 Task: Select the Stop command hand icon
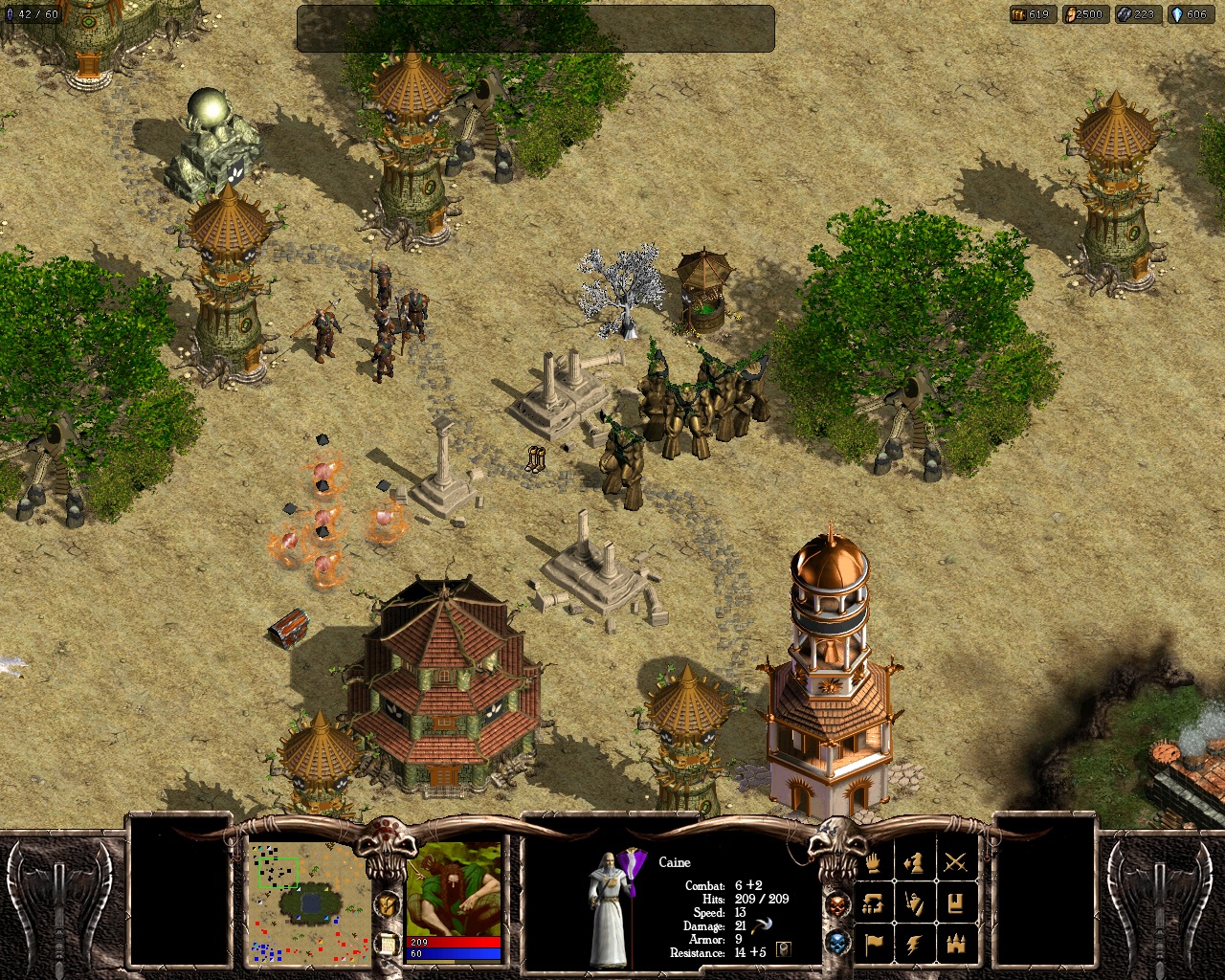pos(872,864)
